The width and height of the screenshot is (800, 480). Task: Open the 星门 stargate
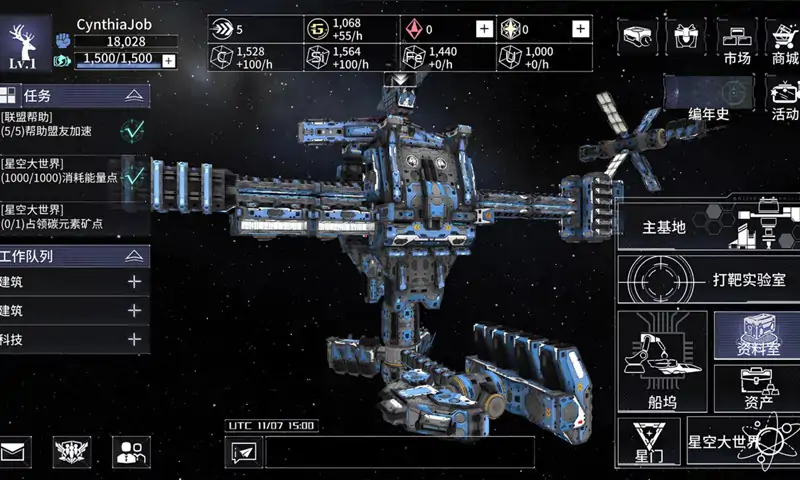point(648,442)
